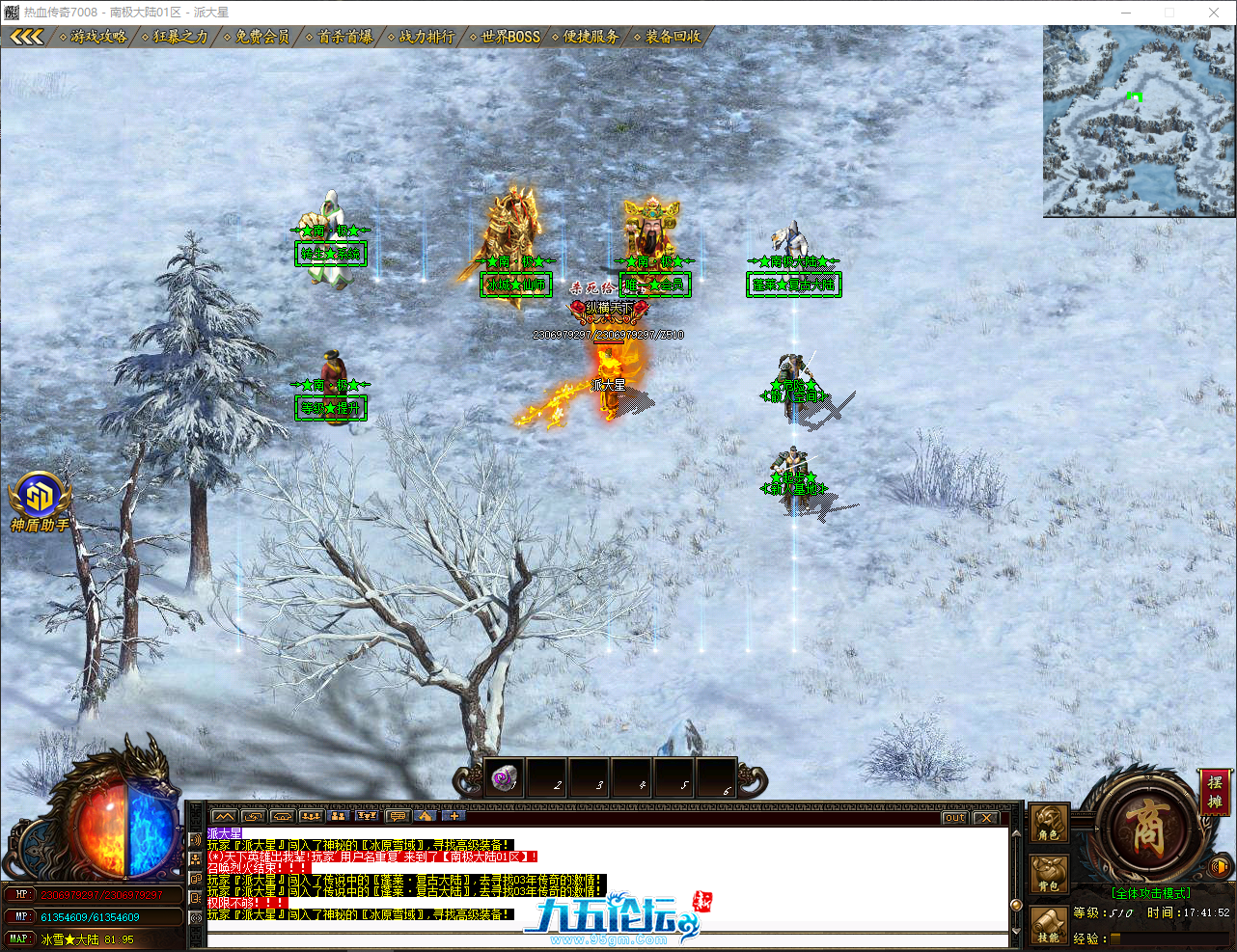Pop out chat with the out button

(x=953, y=817)
